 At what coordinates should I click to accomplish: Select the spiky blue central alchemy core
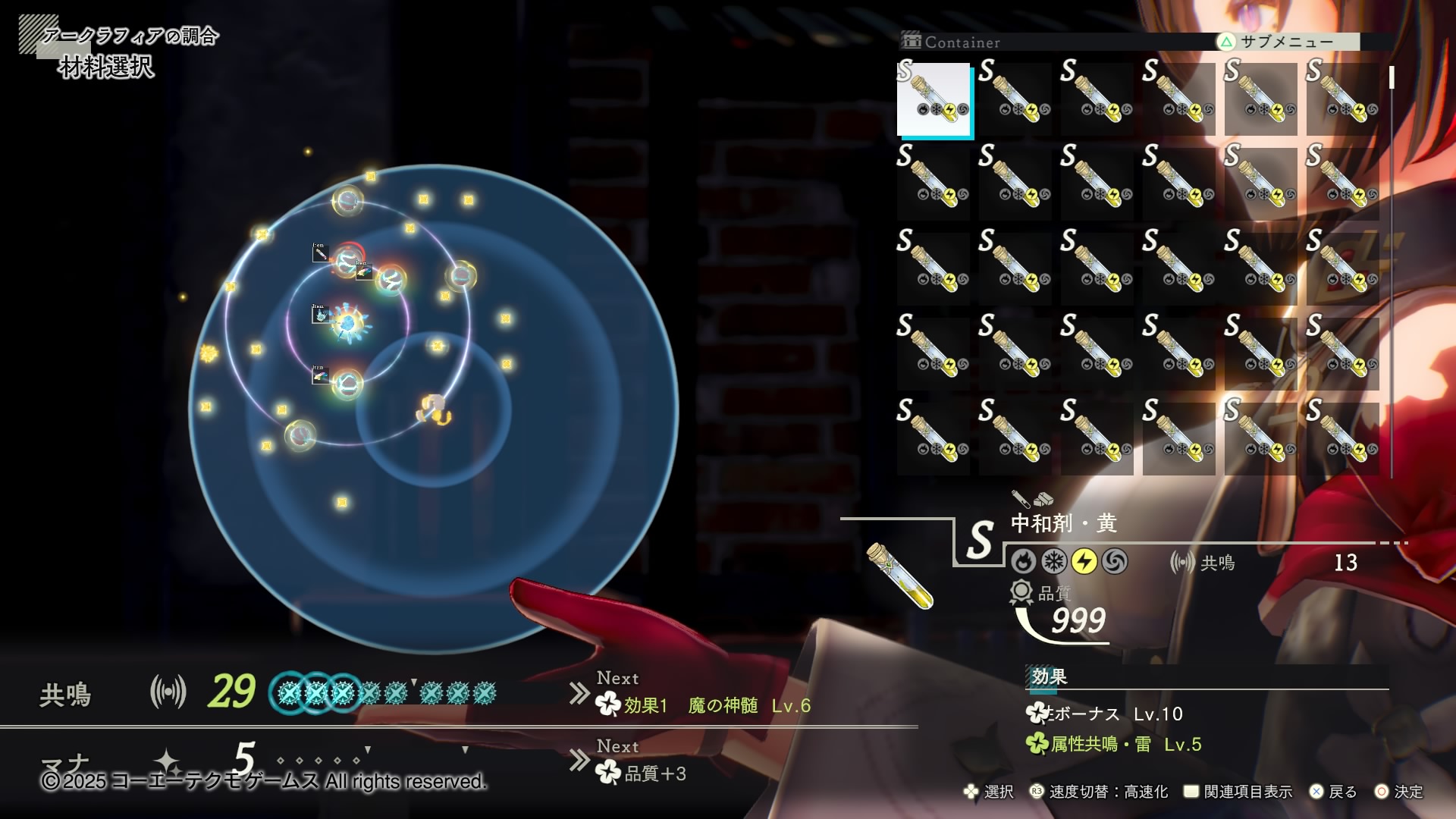point(348,323)
